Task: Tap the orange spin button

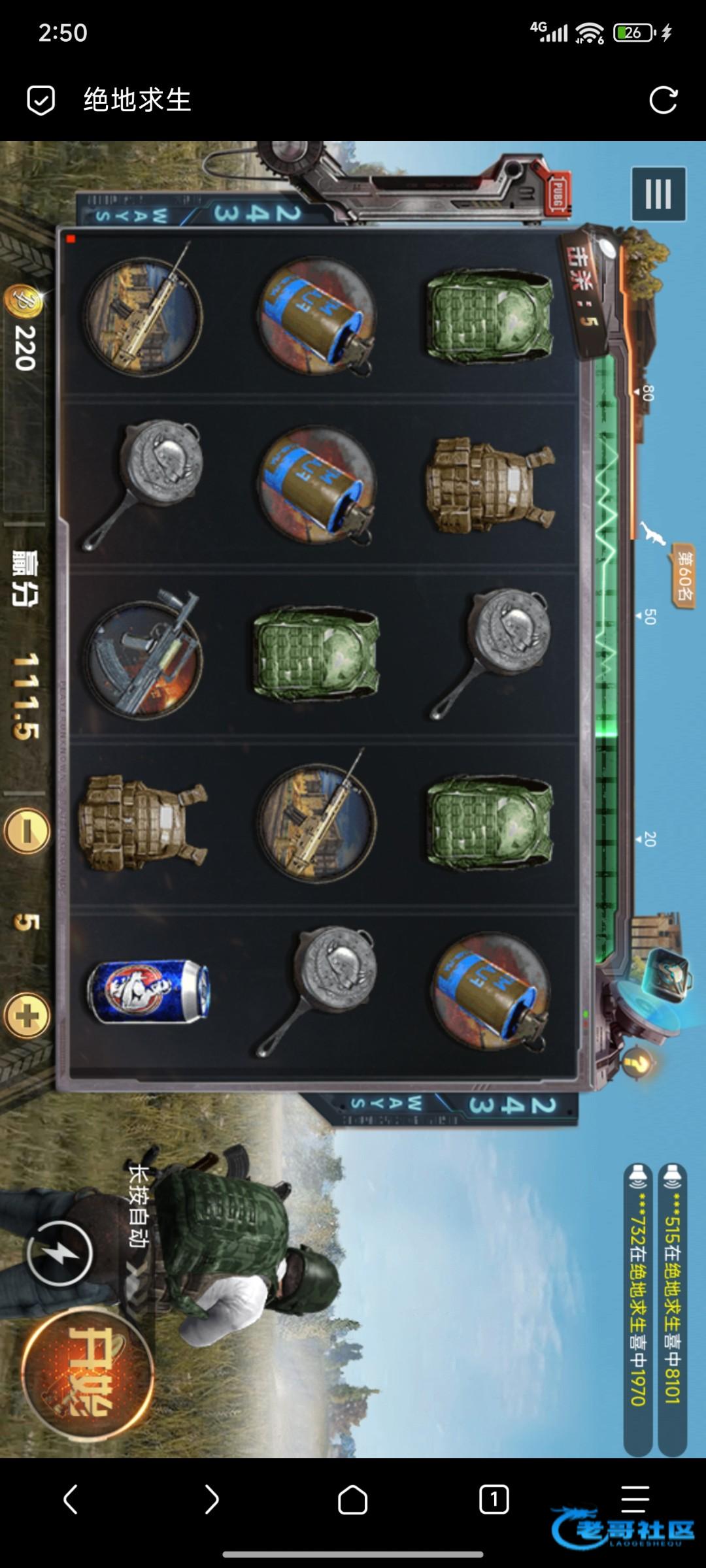Action: pyautogui.click(x=88, y=1373)
